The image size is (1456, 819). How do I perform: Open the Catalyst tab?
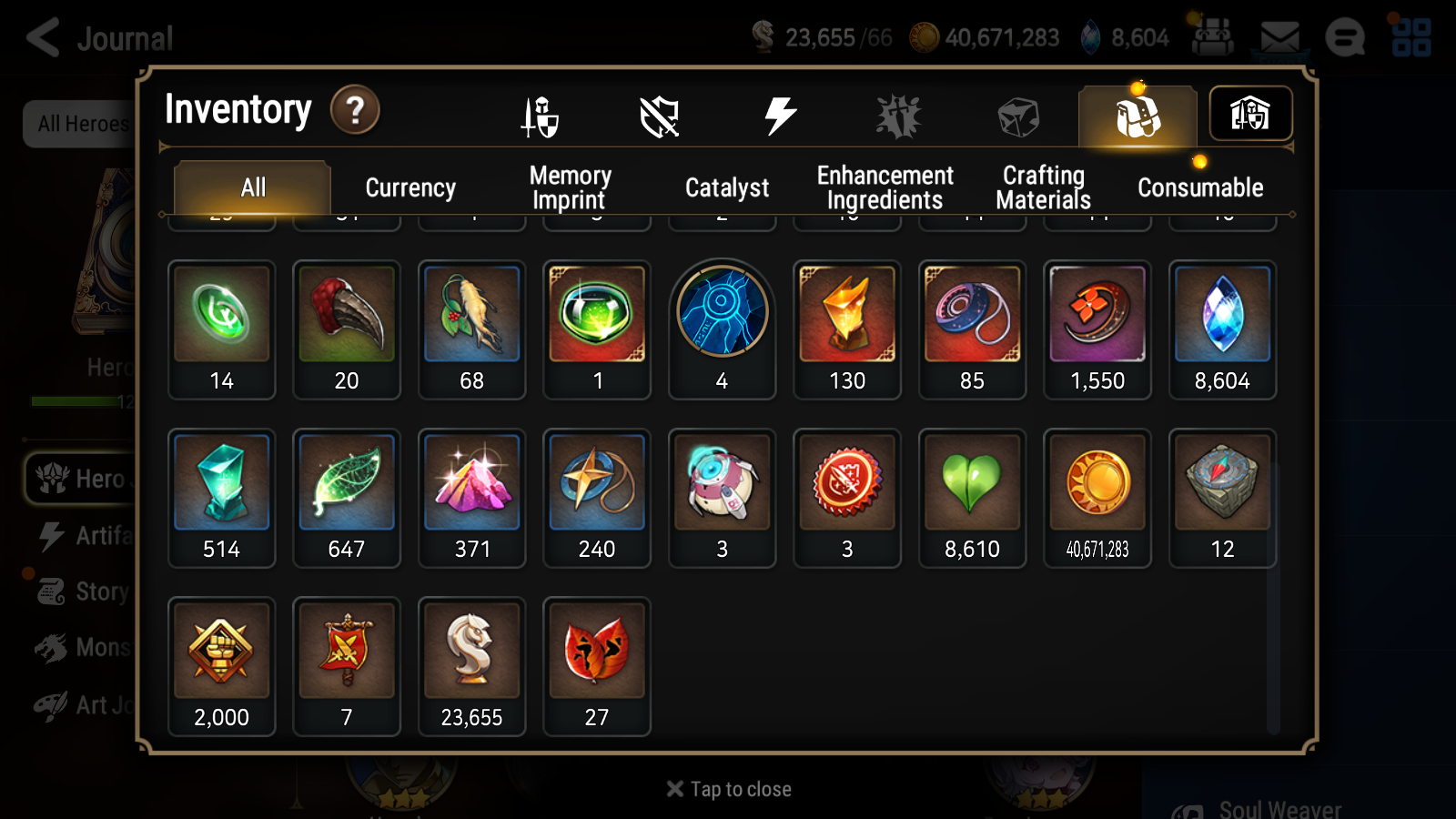click(727, 187)
